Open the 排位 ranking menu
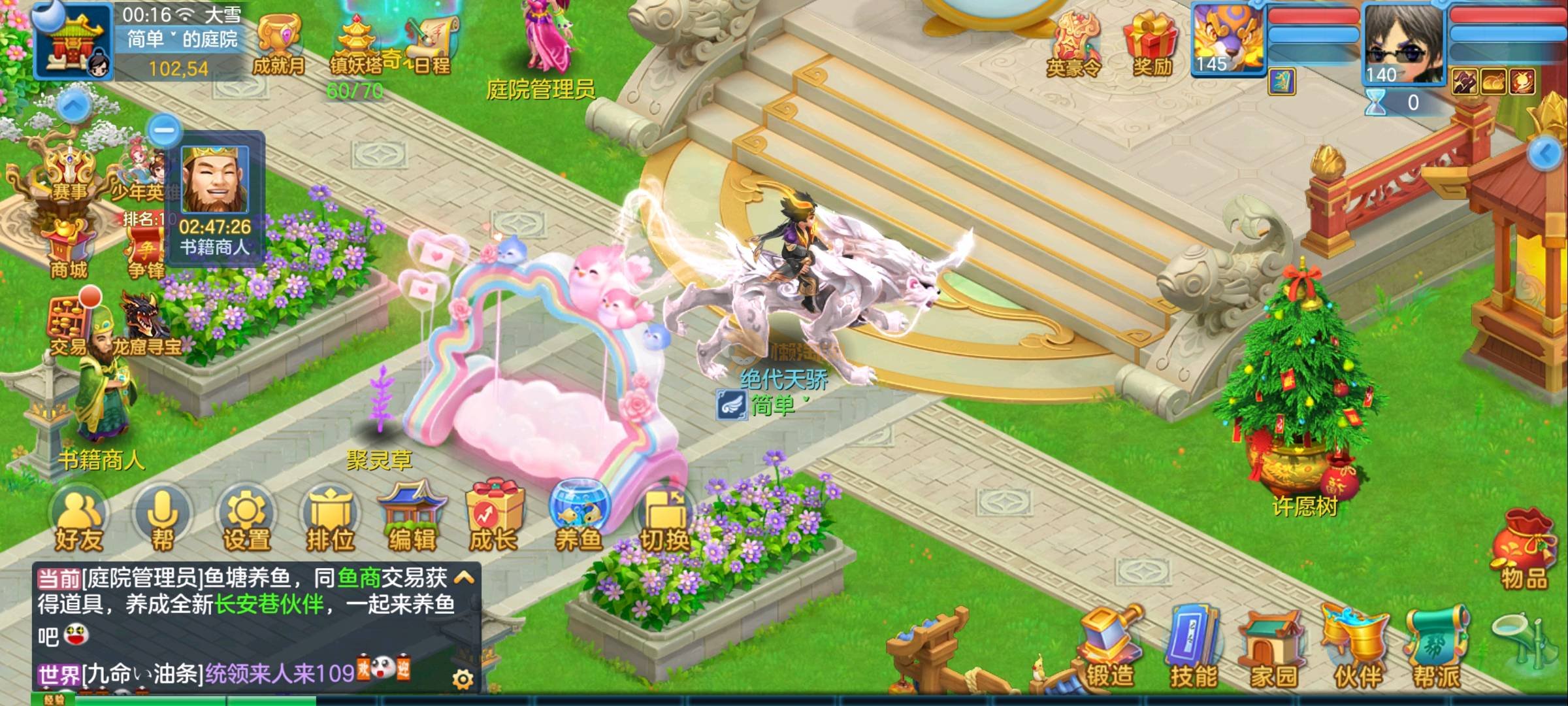Viewport: 1568px width, 706px height. tap(330, 521)
